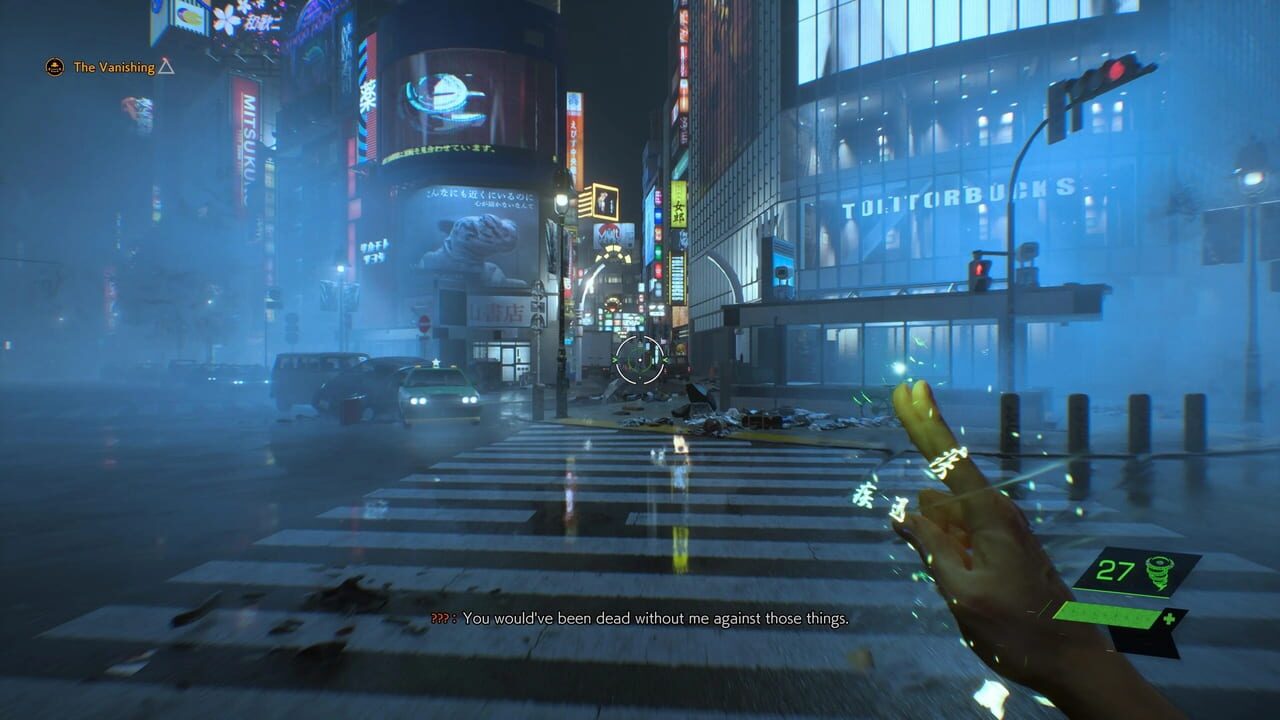Viewport: 1280px width, 720px height.
Task: Click the subtitle line about being dead
Action: pos(660,619)
